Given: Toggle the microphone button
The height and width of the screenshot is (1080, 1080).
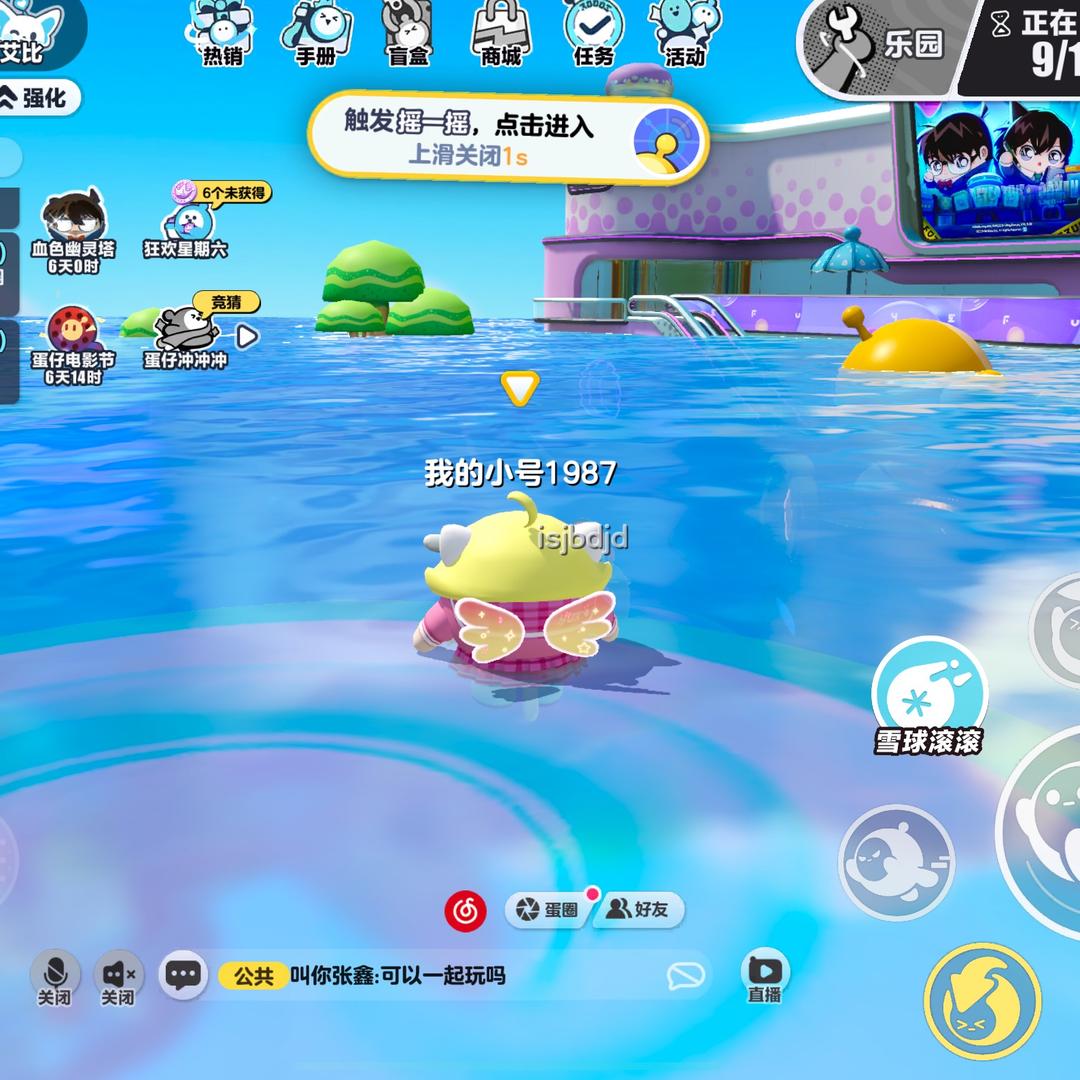Looking at the screenshot, I should pyautogui.click(x=54, y=975).
